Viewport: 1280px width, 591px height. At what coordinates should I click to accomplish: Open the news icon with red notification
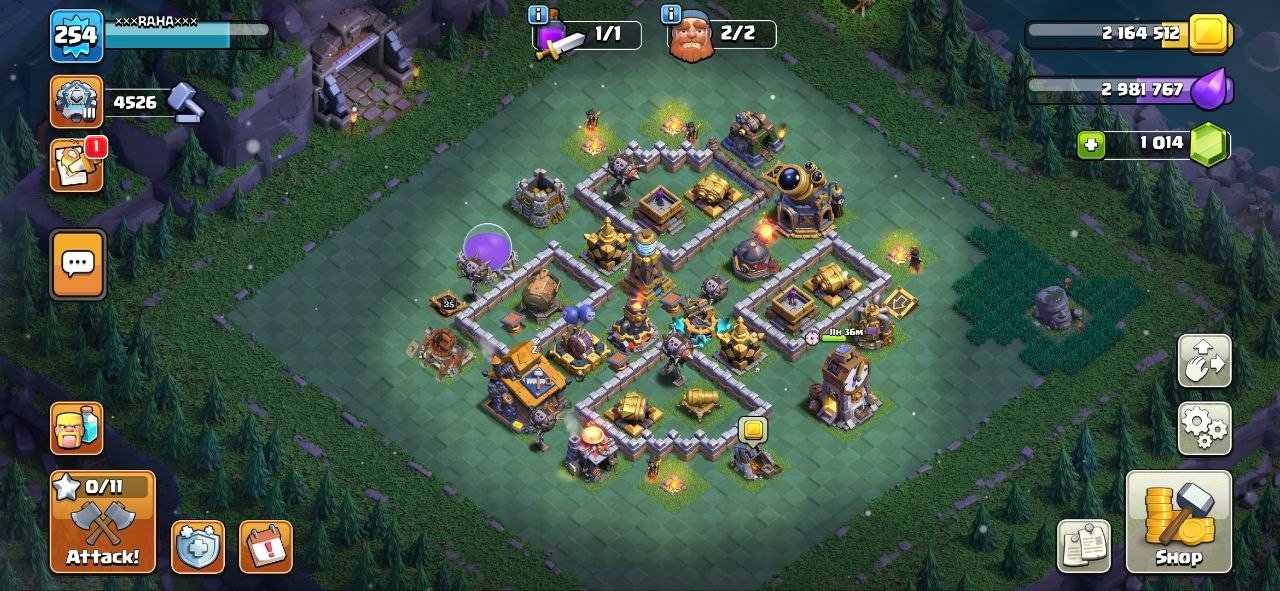[77, 166]
